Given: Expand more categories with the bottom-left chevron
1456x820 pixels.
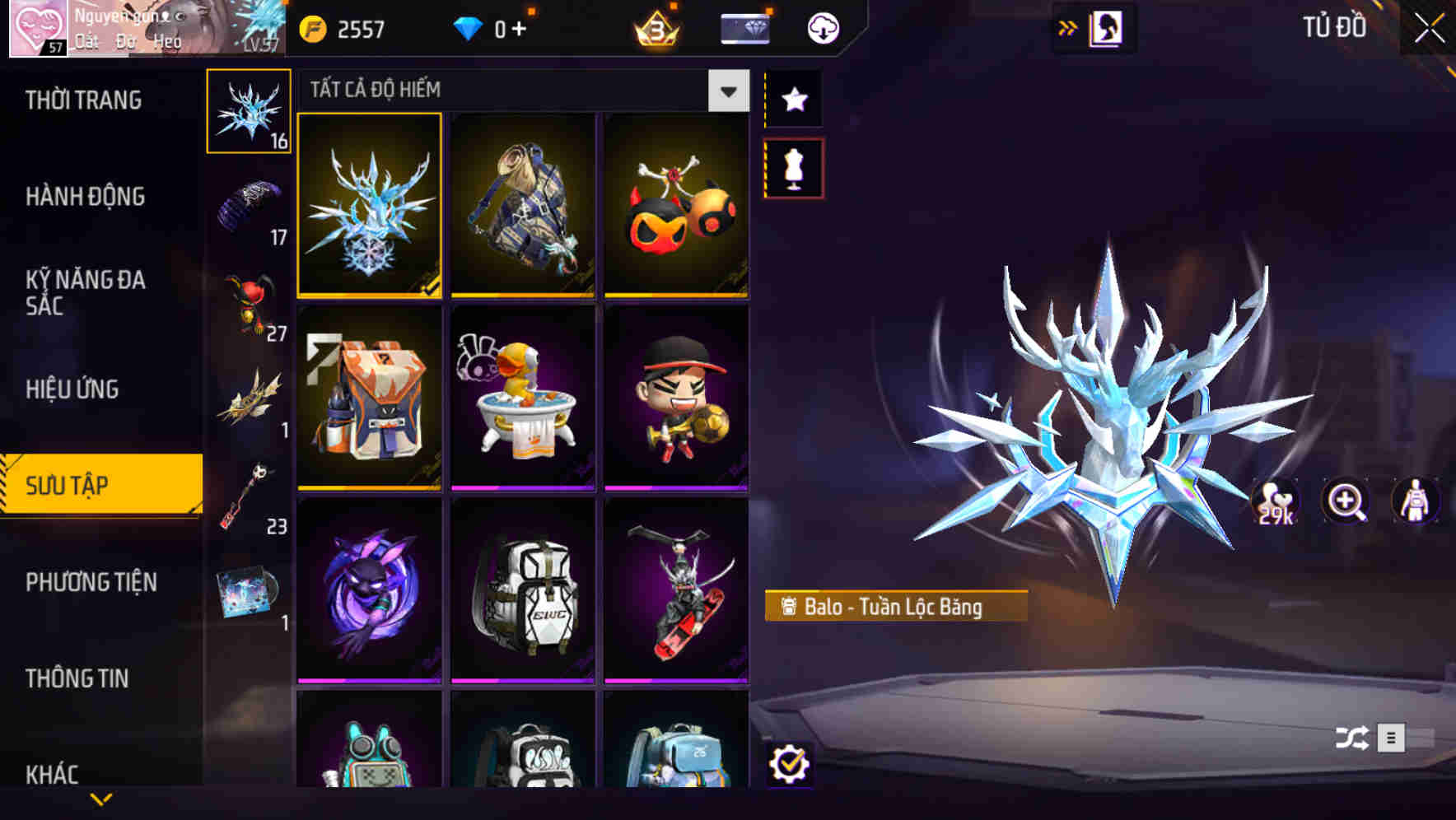Looking at the screenshot, I should click(x=100, y=798).
